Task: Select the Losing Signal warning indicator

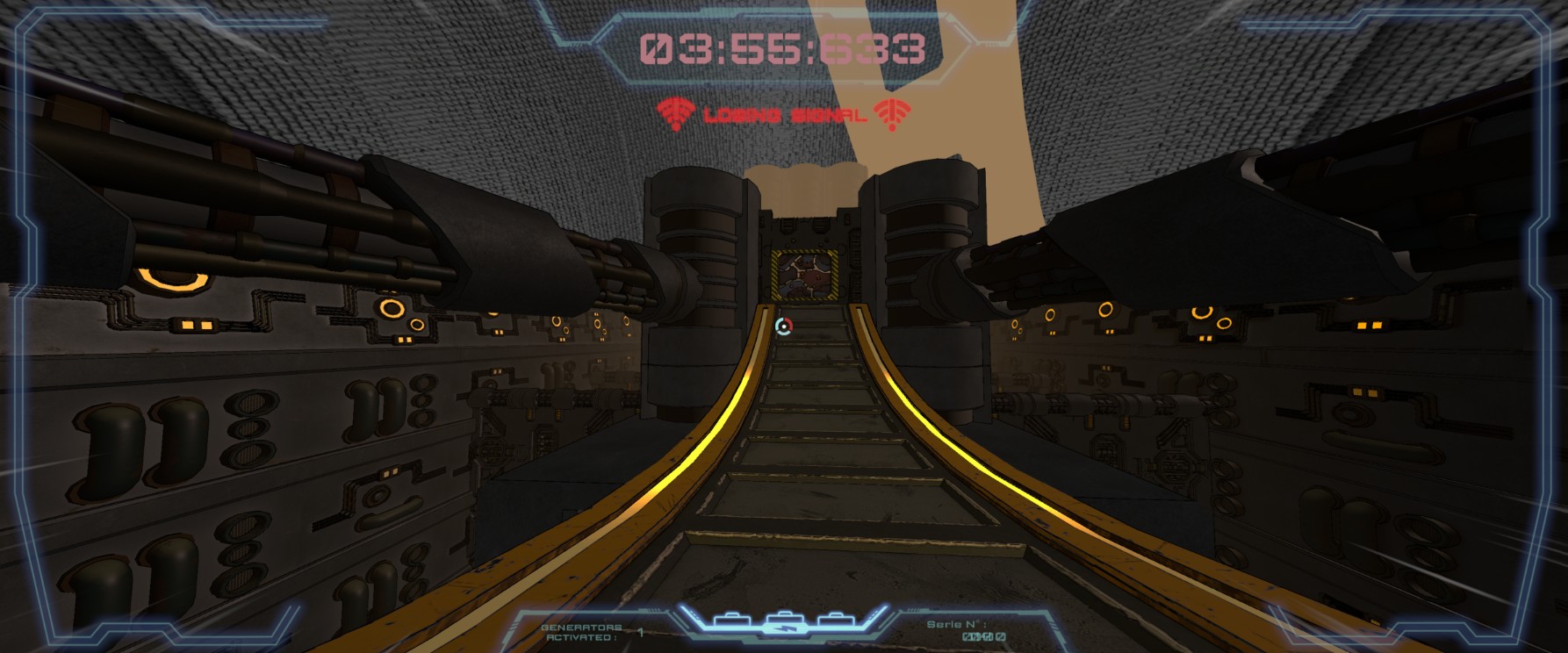Action: coord(784,114)
